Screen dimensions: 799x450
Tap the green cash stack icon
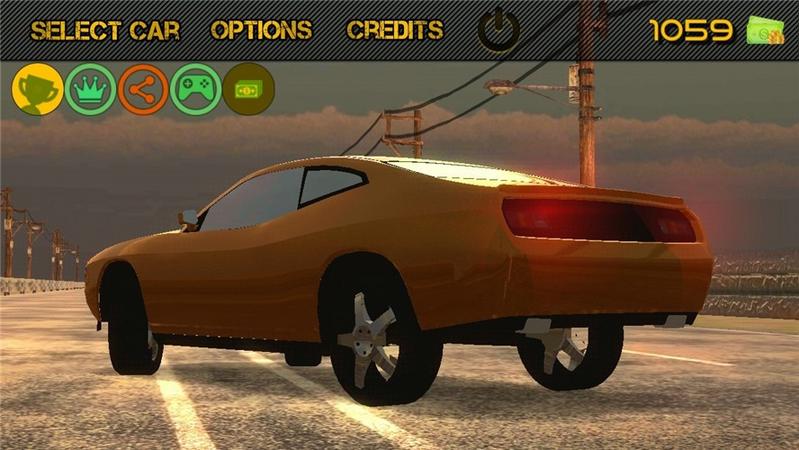tap(765, 31)
